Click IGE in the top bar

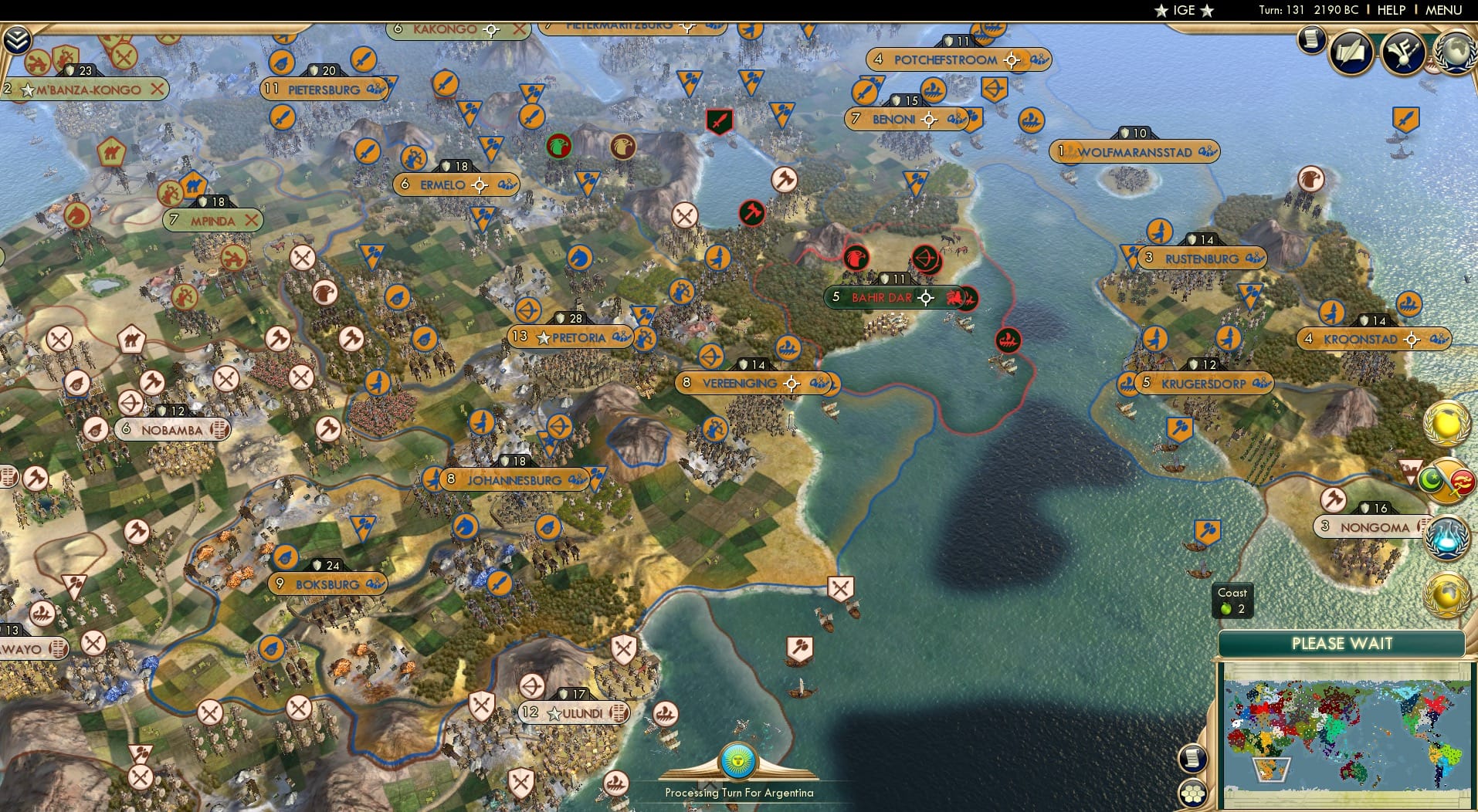(x=1186, y=11)
